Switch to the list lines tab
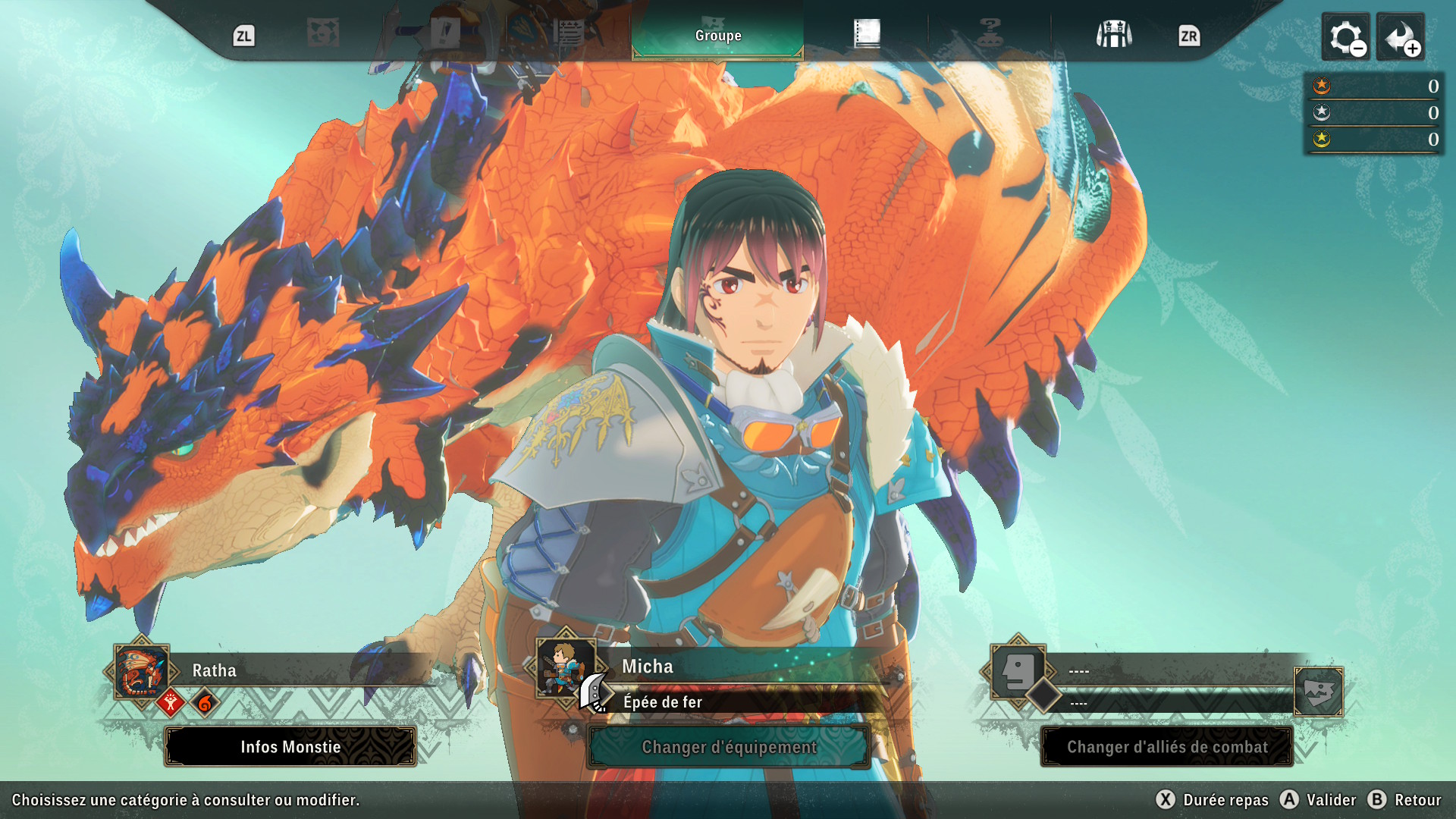 coord(569,33)
